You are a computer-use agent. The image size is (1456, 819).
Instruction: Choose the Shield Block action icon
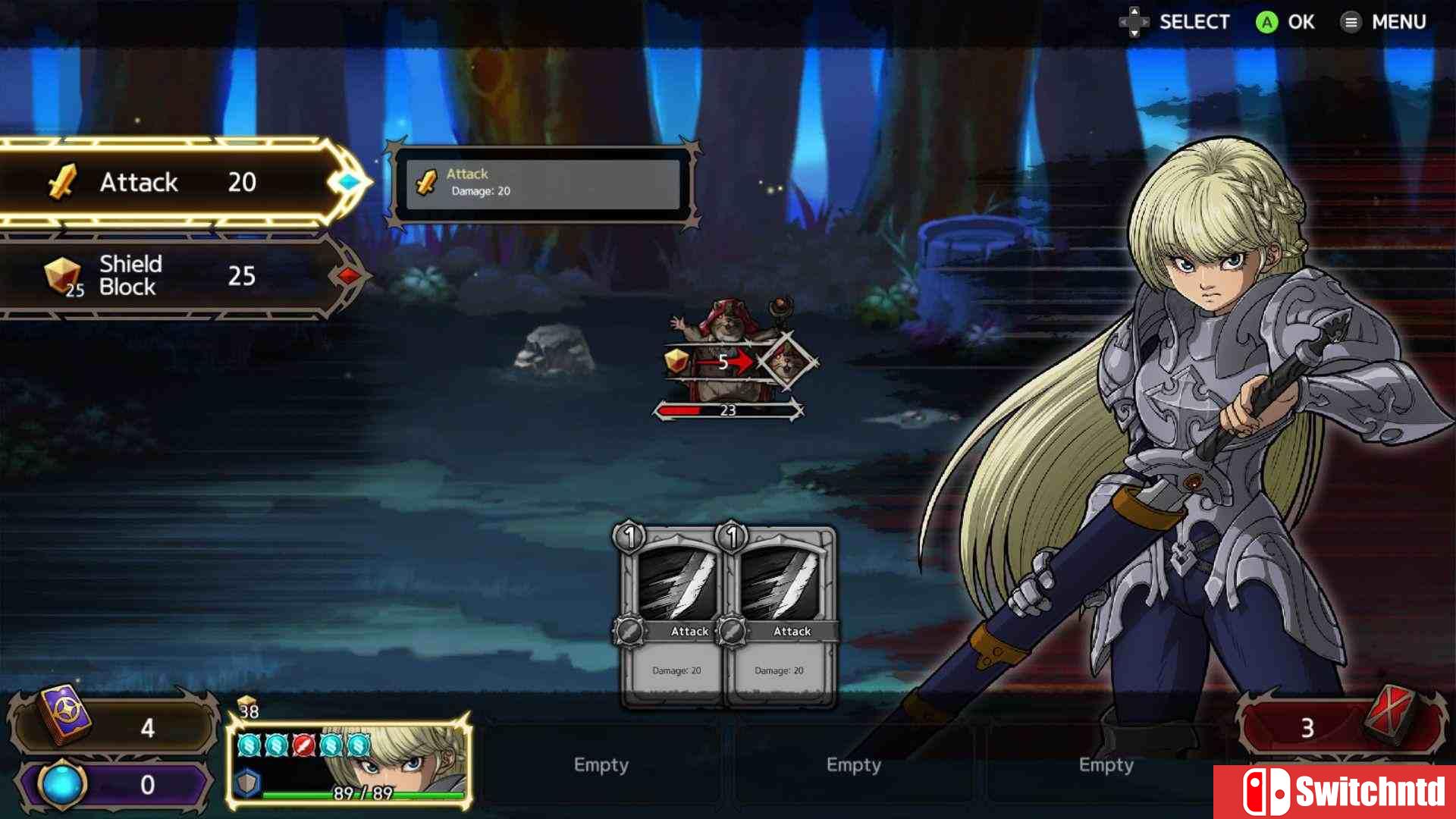click(64, 275)
